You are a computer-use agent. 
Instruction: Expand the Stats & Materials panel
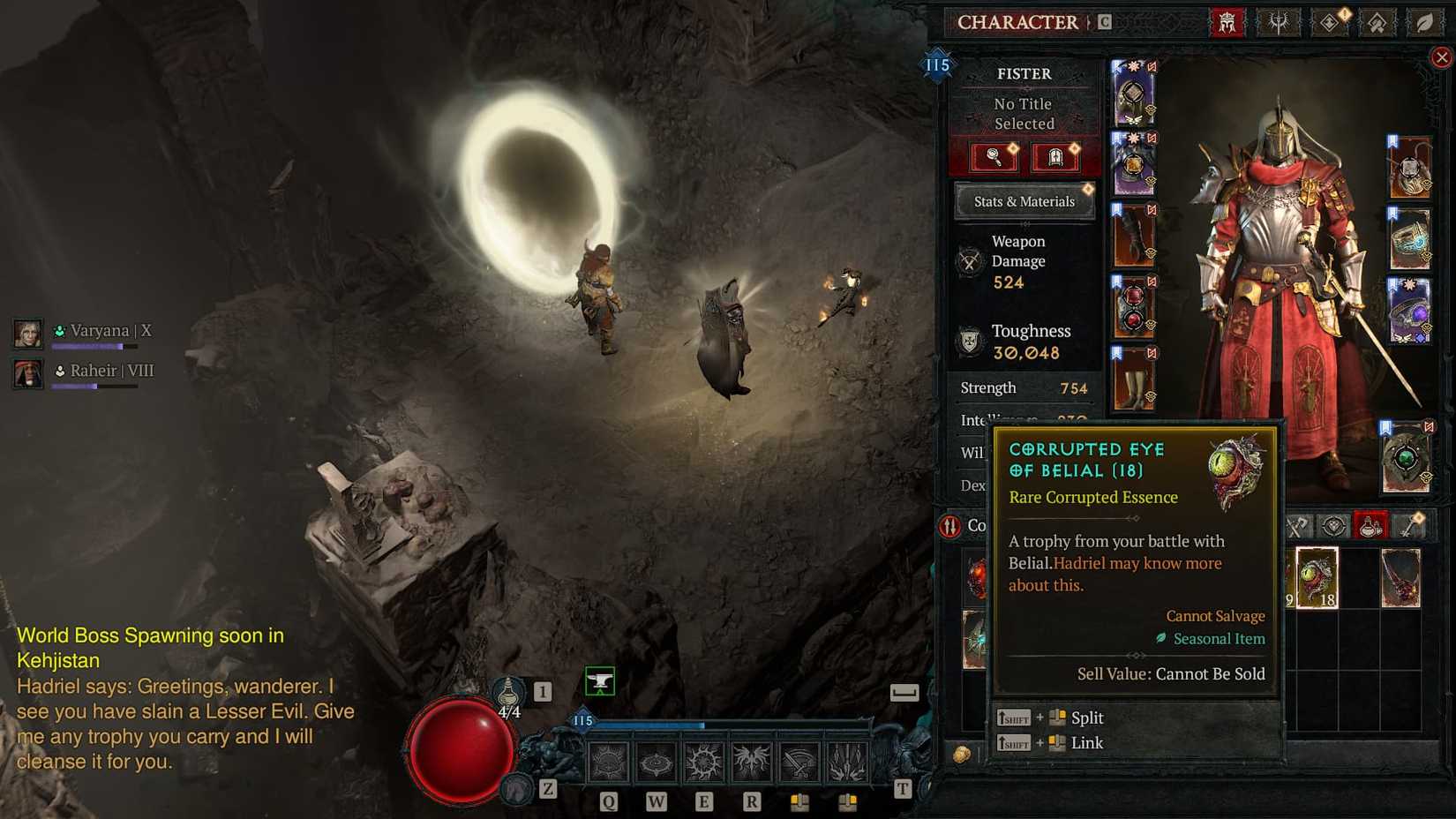(1024, 201)
